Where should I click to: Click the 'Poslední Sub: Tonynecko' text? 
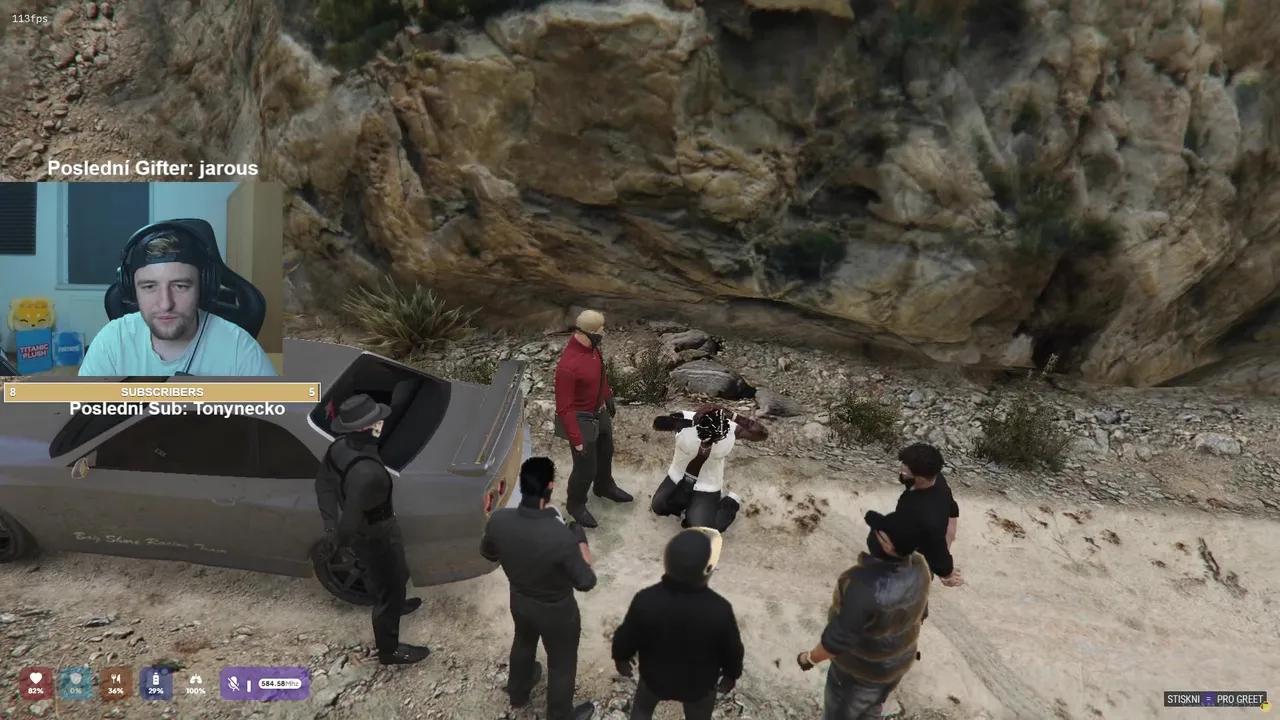(x=177, y=408)
